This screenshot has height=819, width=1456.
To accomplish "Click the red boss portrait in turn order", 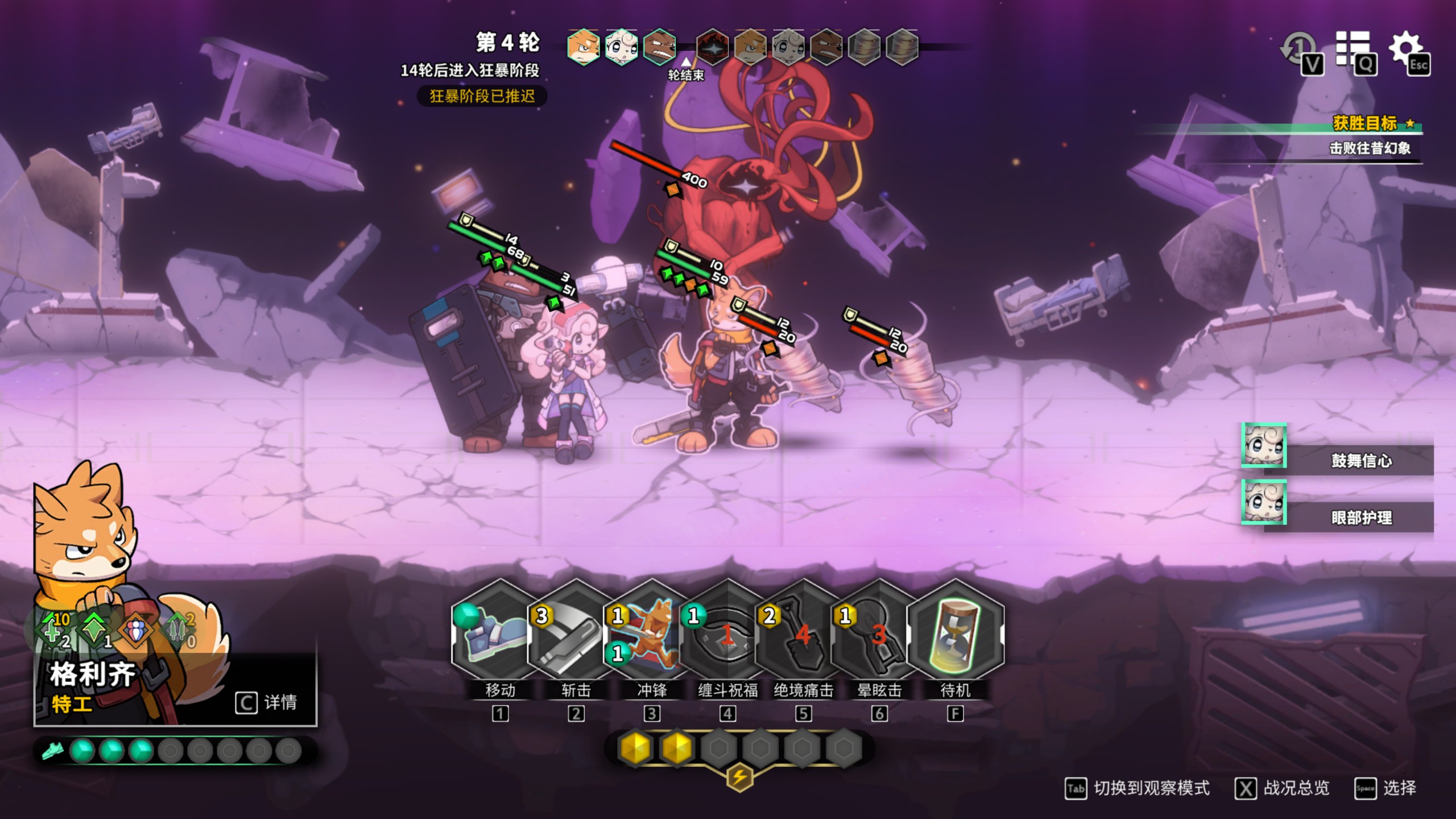I will 712,47.
